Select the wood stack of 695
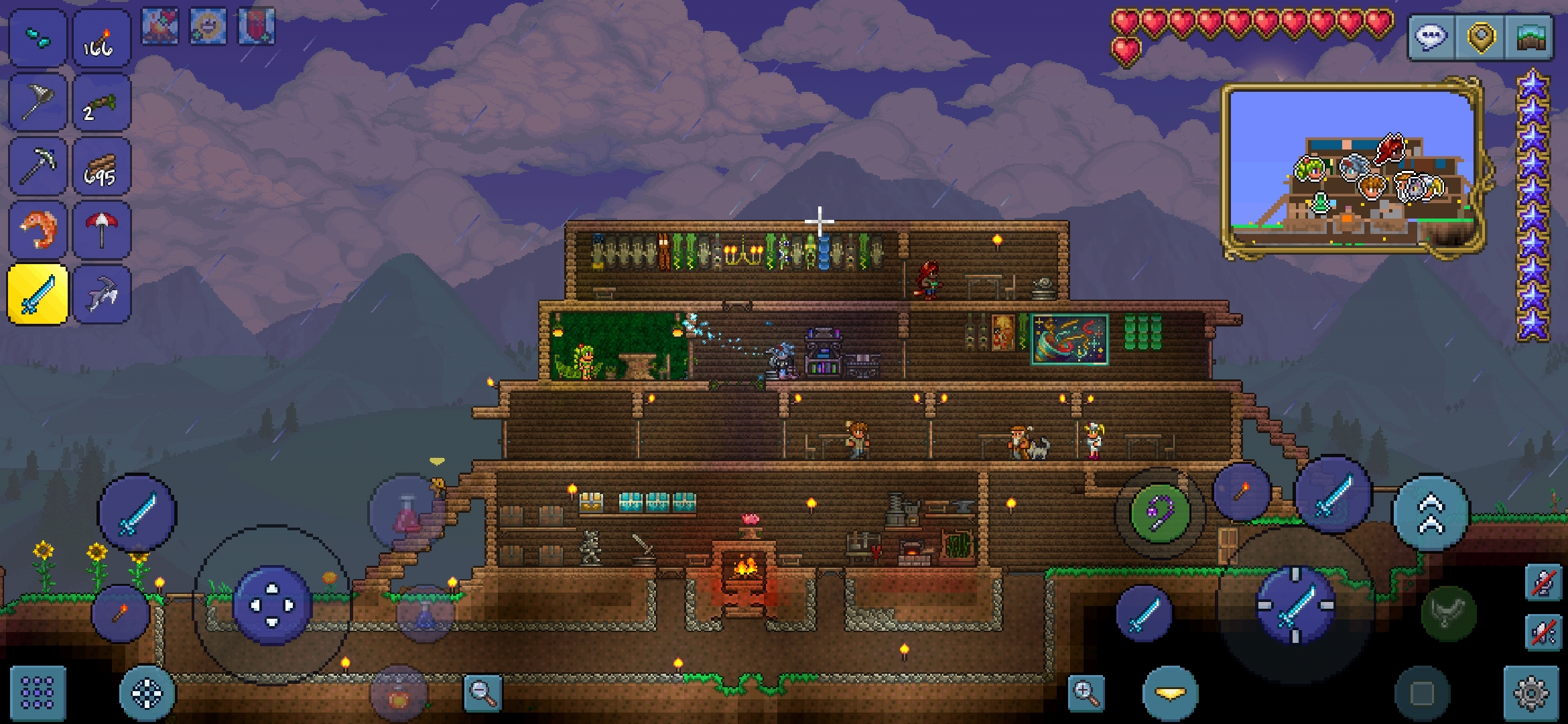The image size is (1568, 724). click(x=101, y=167)
